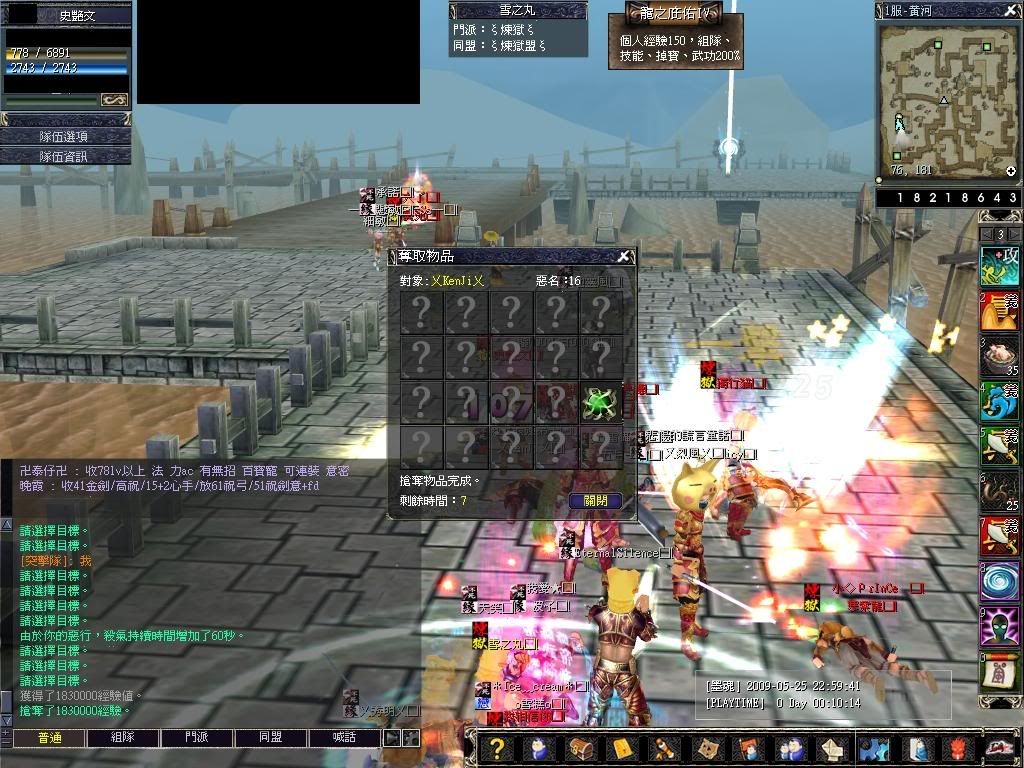Switch chat channel to 門派
Screen dimensions: 1024x768
(x=197, y=738)
